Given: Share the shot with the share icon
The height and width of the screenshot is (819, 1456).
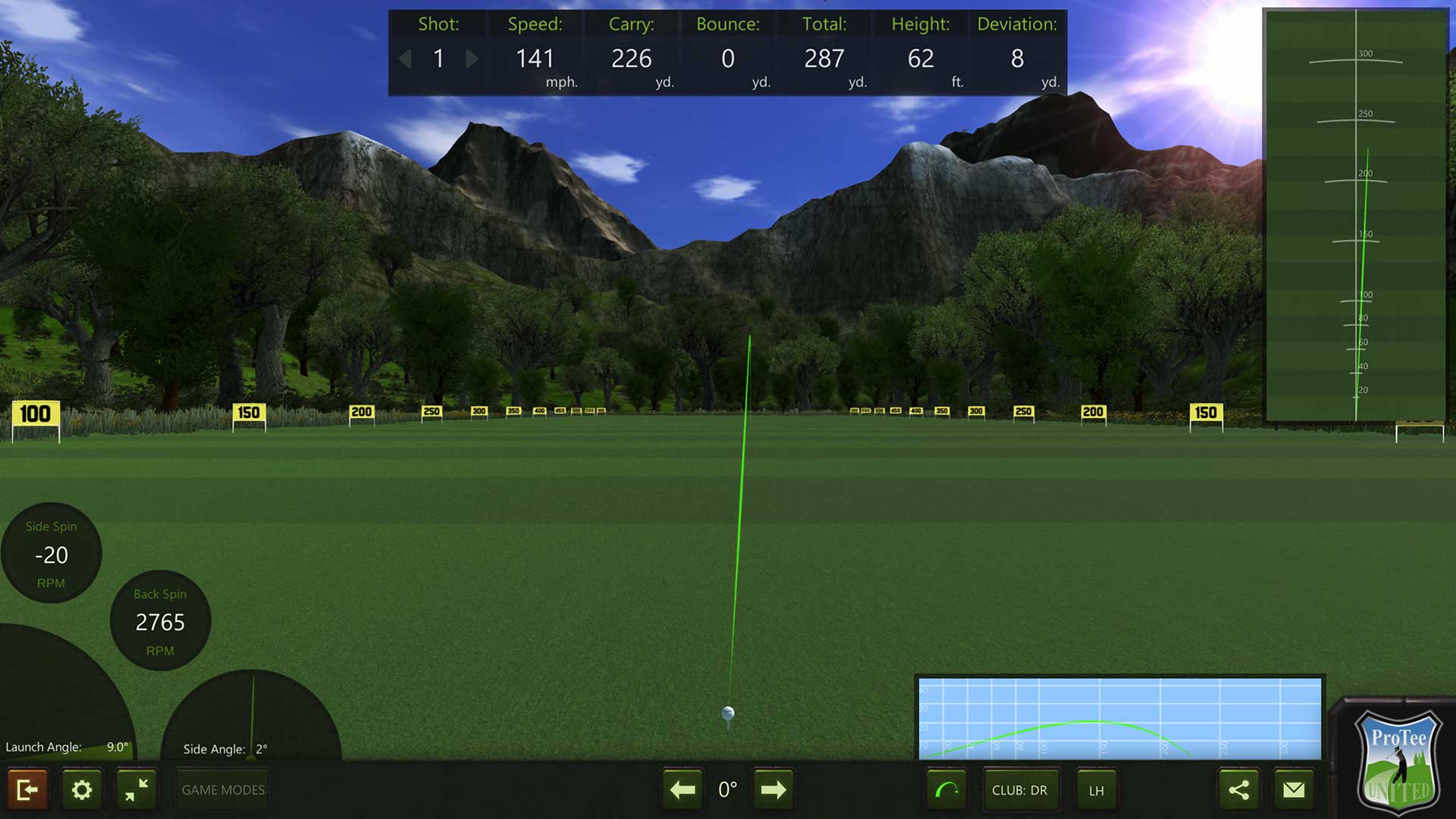Looking at the screenshot, I should (1239, 790).
